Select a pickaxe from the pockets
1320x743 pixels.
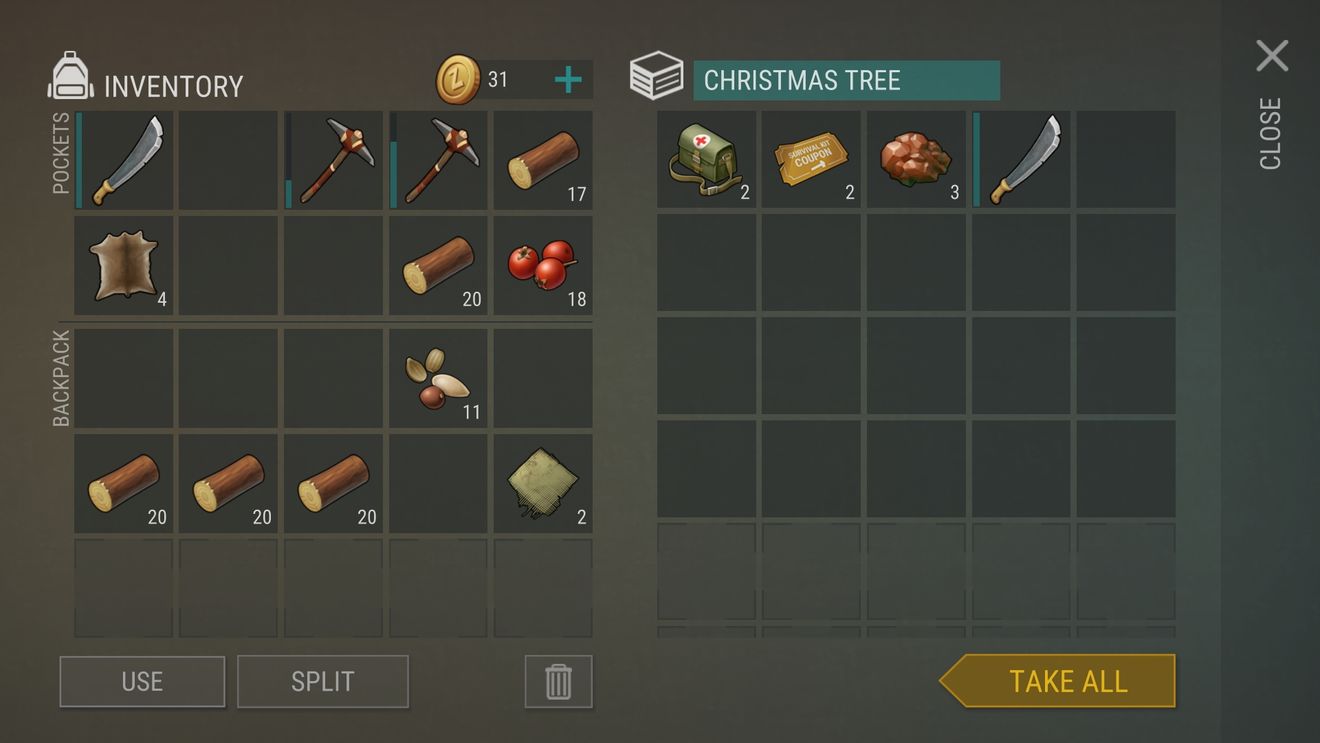click(x=333, y=160)
